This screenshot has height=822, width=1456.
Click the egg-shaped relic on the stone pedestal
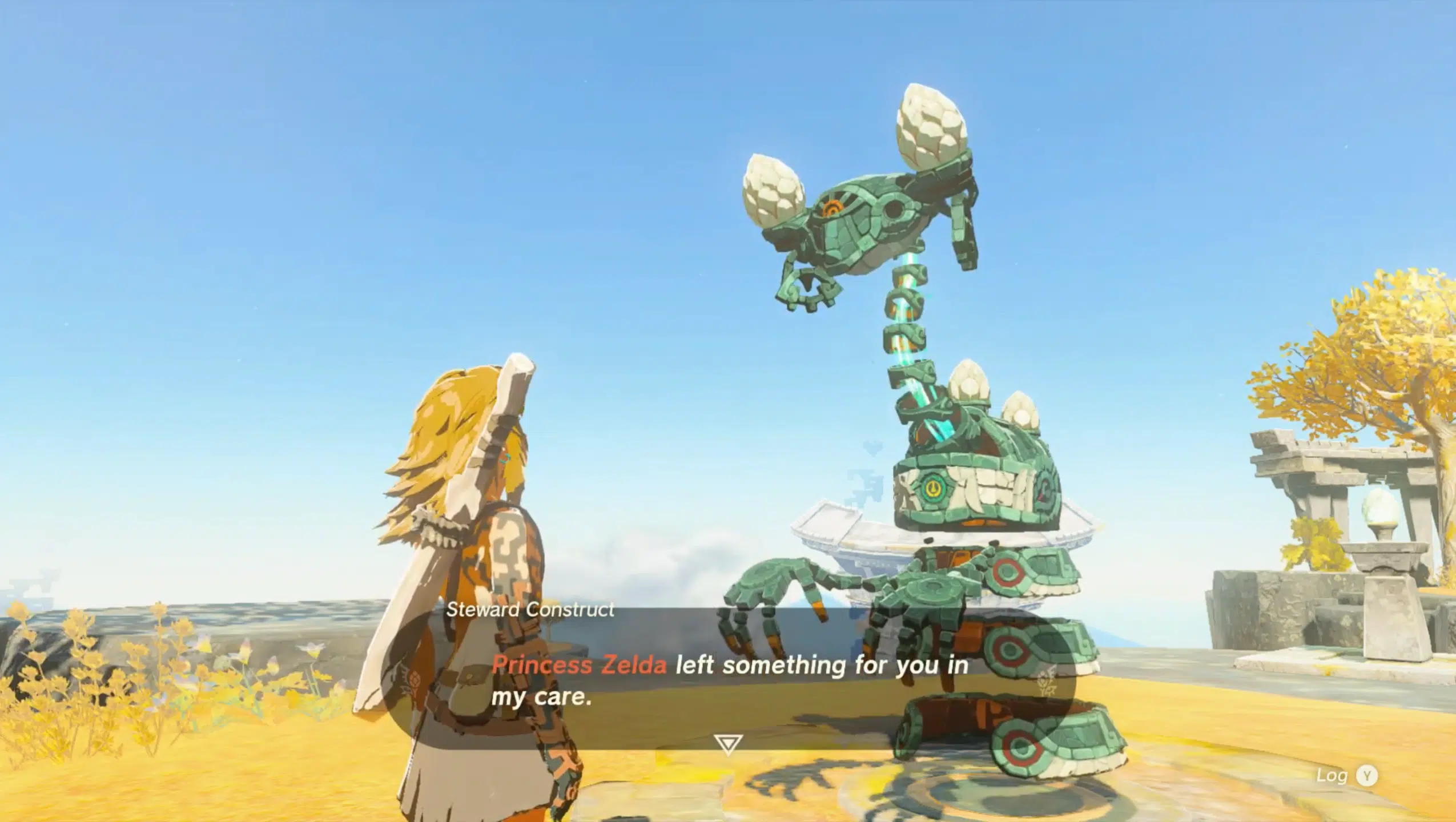coord(1379,505)
